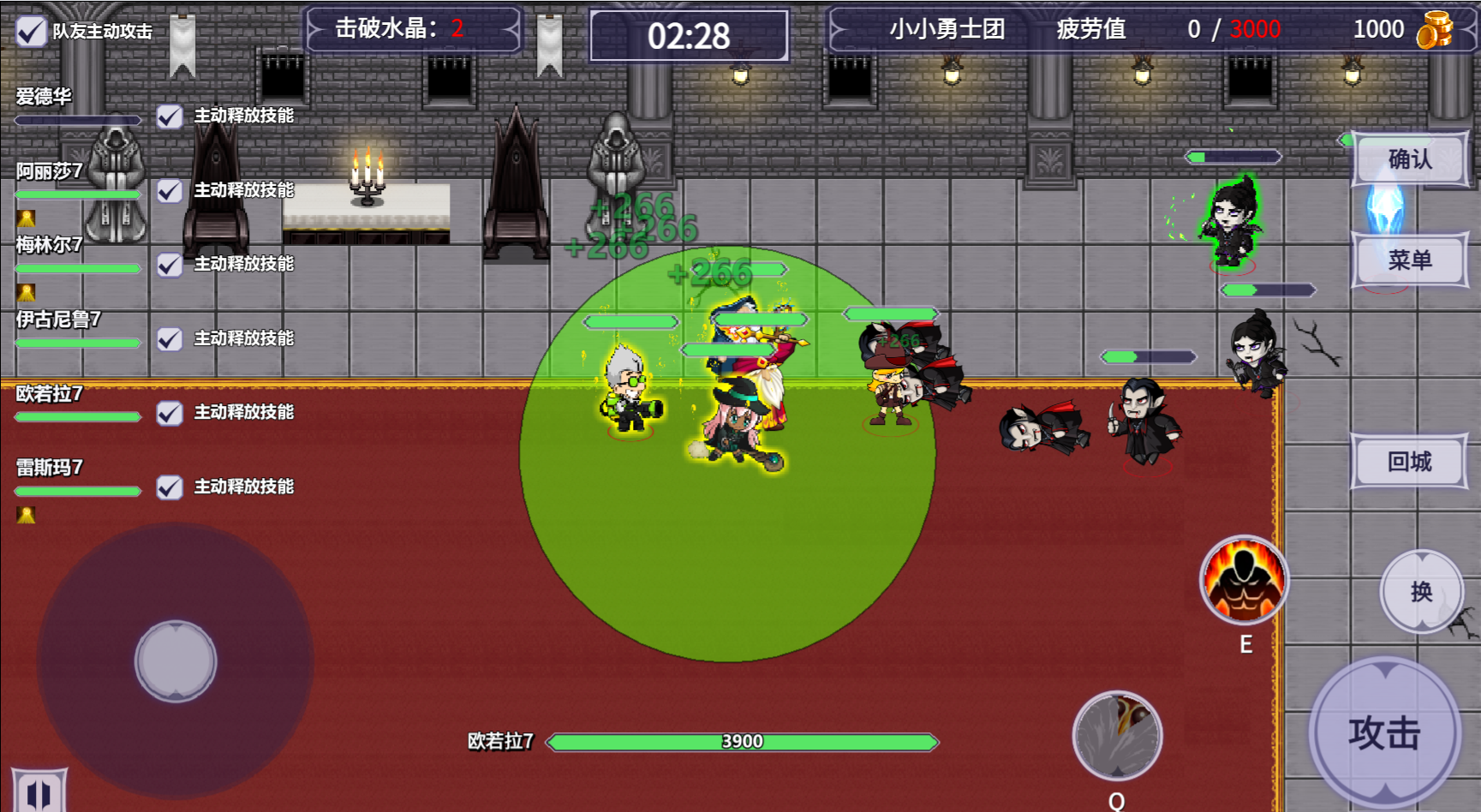Click the gold coin currency icon

[1436, 28]
